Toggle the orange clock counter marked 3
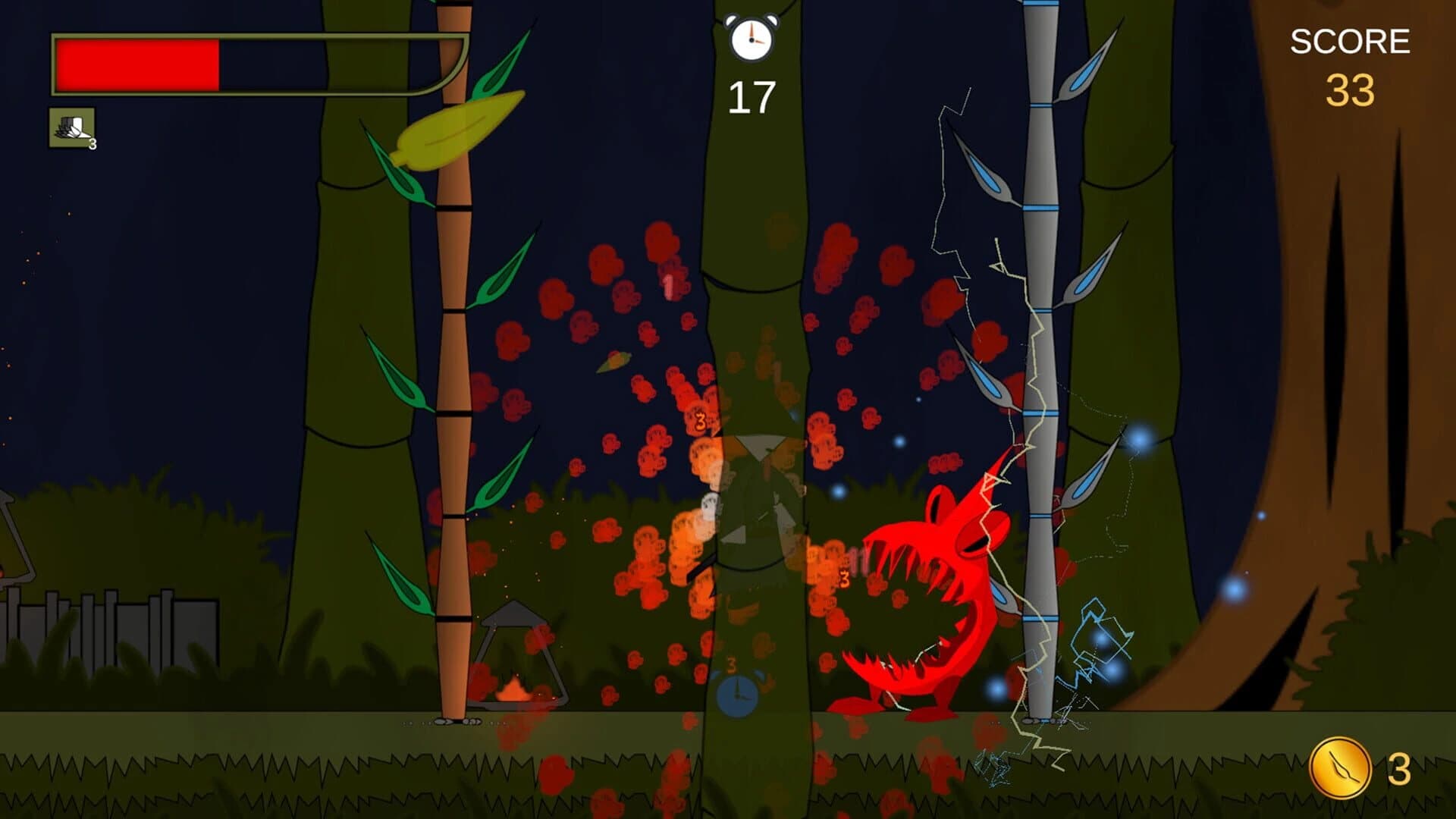Image resolution: width=1456 pixels, height=819 pixels. click(x=733, y=664)
